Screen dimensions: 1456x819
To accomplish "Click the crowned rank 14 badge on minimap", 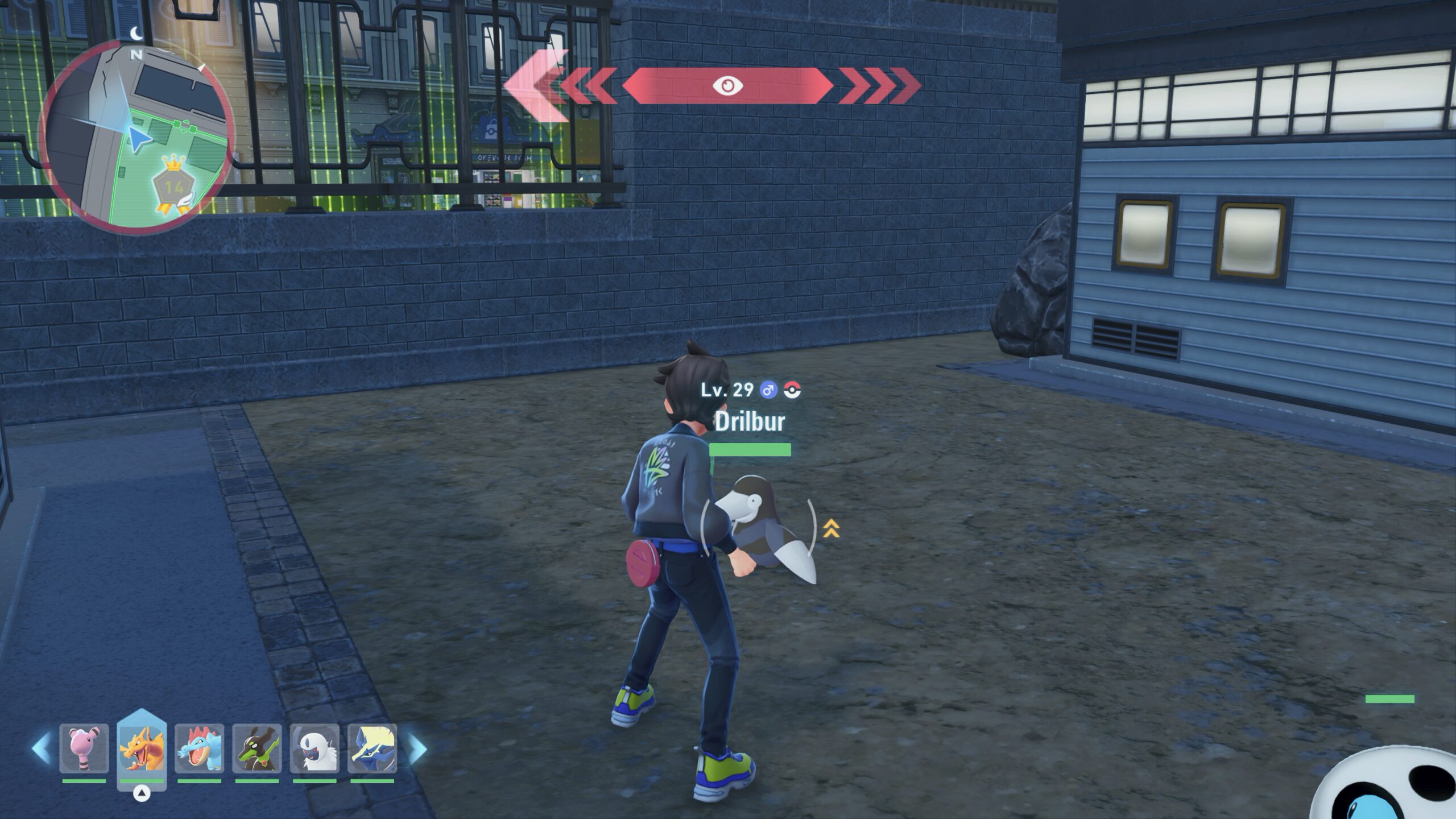I will (x=173, y=187).
